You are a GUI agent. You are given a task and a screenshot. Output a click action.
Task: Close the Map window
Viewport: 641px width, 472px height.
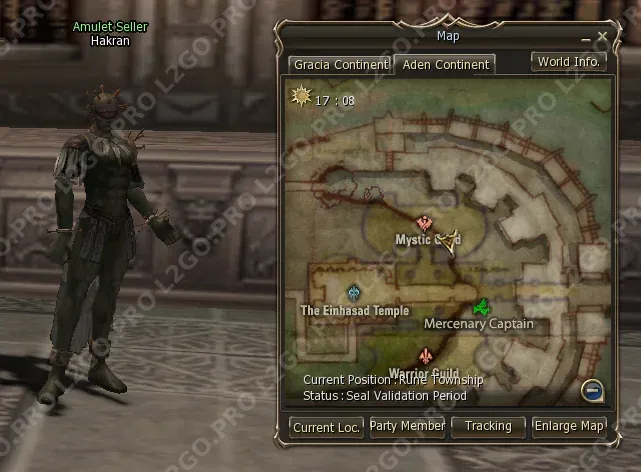pyautogui.click(x=602, y=37)
